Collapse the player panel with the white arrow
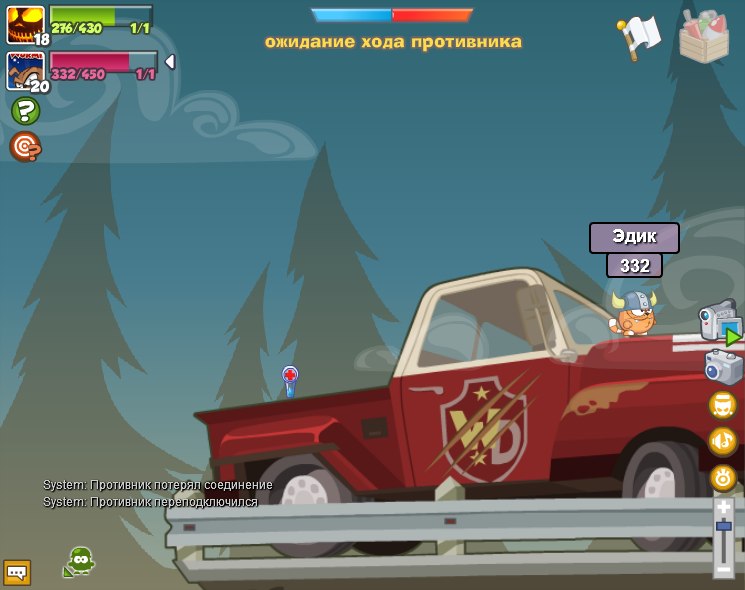 pyautogui.click(x=169, y=62)
